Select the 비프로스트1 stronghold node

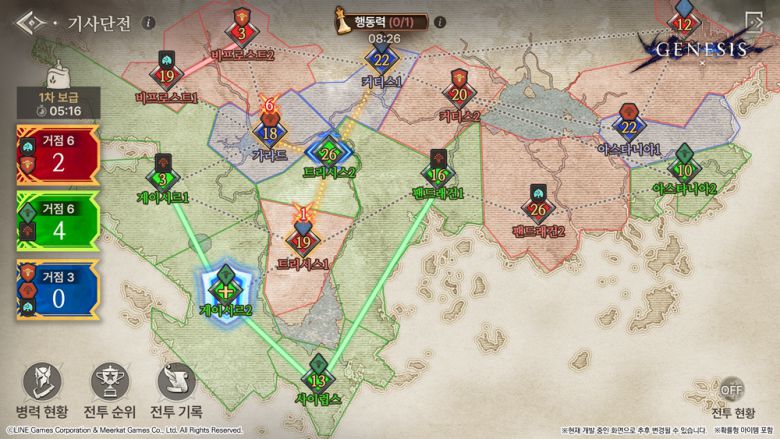[x=166, y=74]
